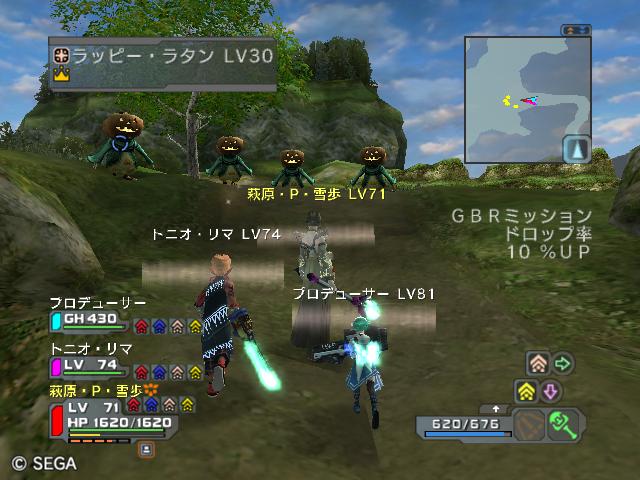Click the yellow chevron buff icon in the palette

[527, 390]
